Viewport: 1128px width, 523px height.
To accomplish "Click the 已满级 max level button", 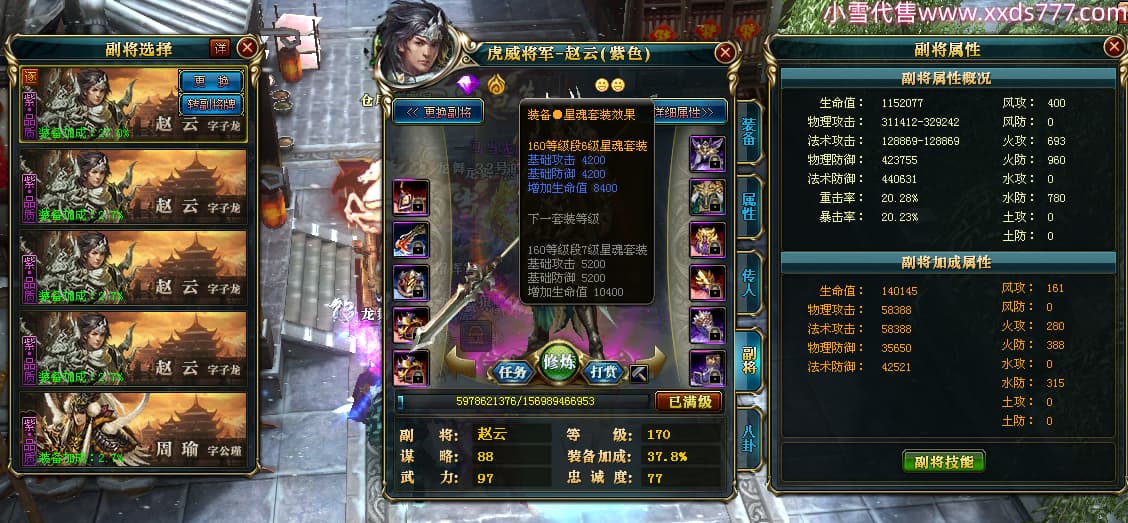I will click(688, 402).
